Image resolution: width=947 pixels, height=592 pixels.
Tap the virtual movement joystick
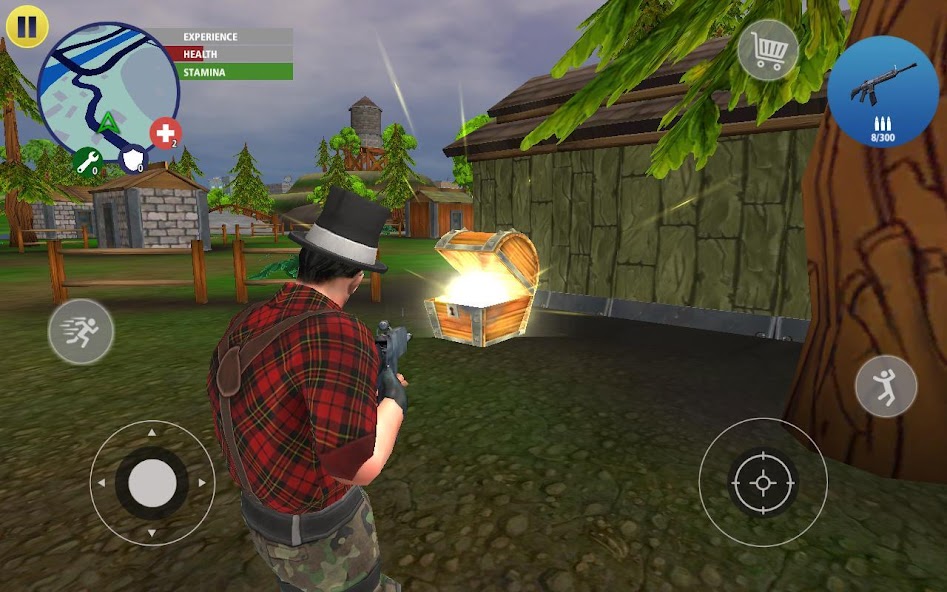(152, 483)
